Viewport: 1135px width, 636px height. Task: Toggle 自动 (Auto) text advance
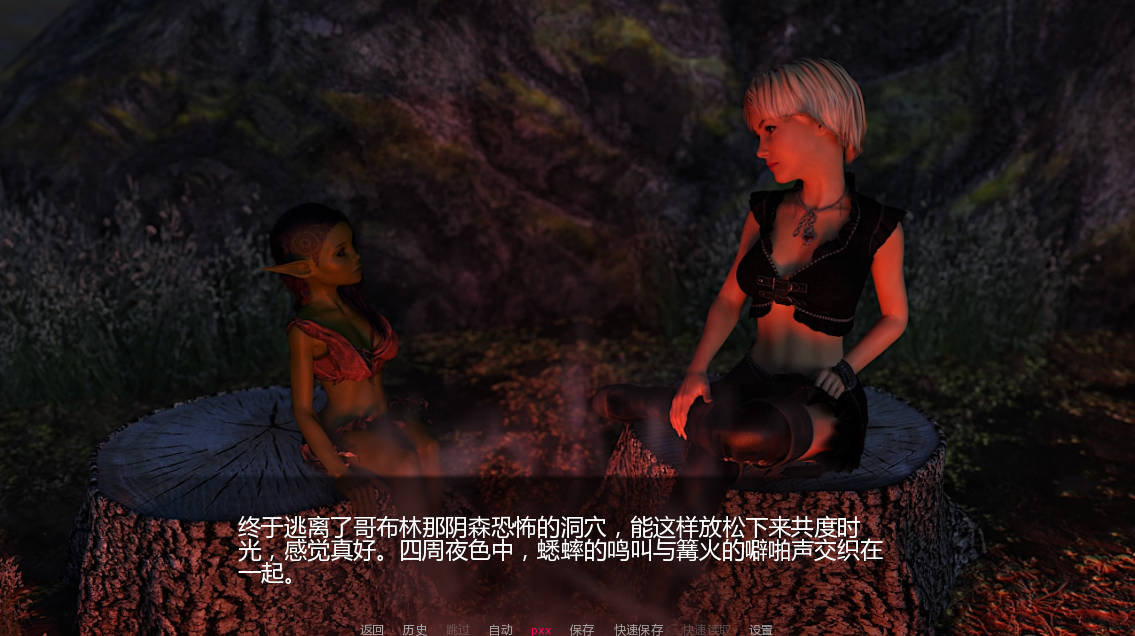tap(500, 630)
